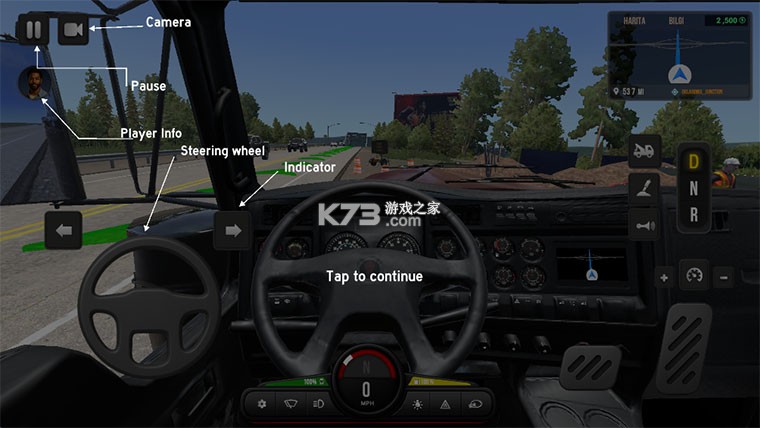Activate the right turn indicator arrow
This screenshot has height=428, width=760.
[x=233, y=231]
